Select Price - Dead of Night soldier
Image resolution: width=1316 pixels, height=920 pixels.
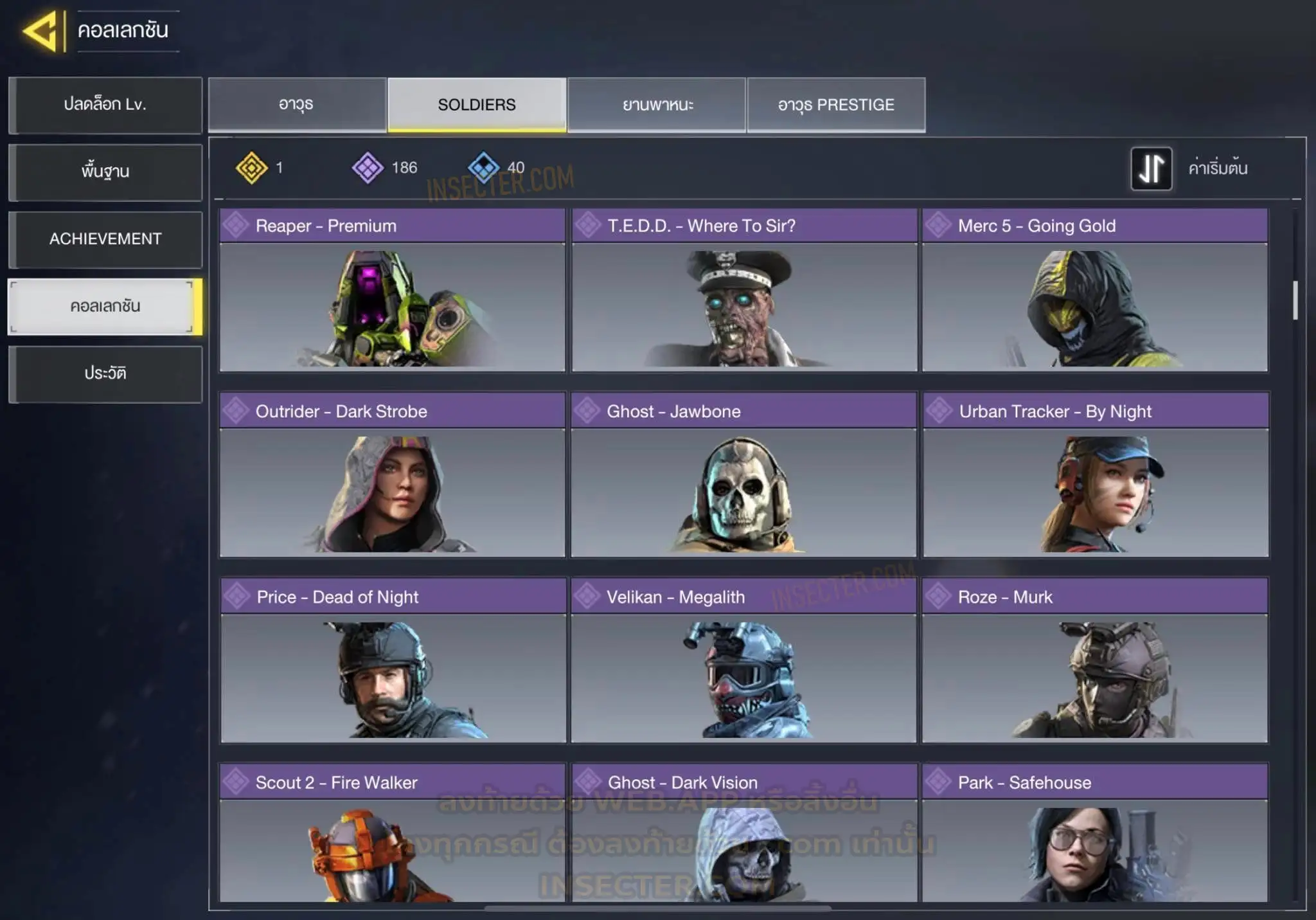coord(392,661)
